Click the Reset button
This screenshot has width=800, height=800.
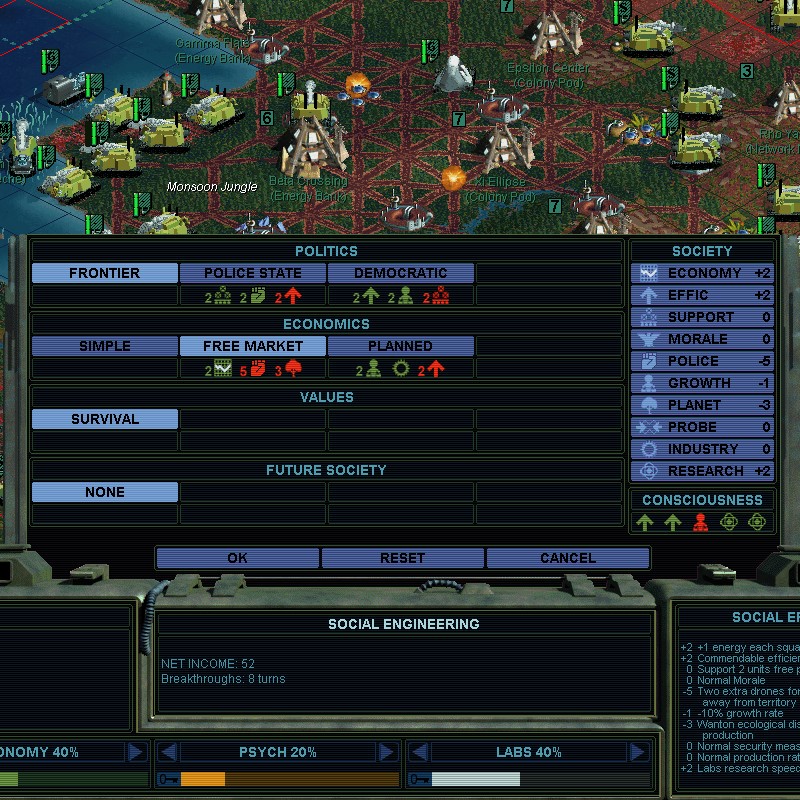tap(402, 558)
